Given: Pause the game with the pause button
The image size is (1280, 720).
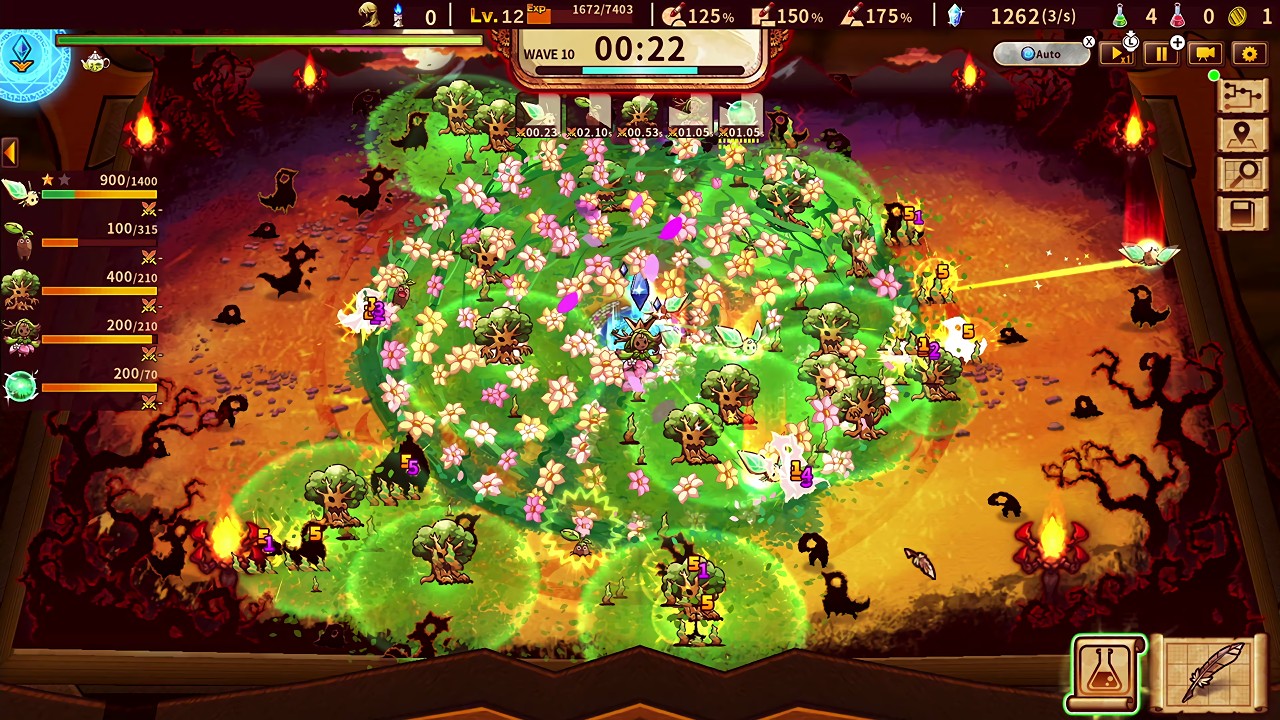Looking at the screenshot, I should tap(1160, 54).
